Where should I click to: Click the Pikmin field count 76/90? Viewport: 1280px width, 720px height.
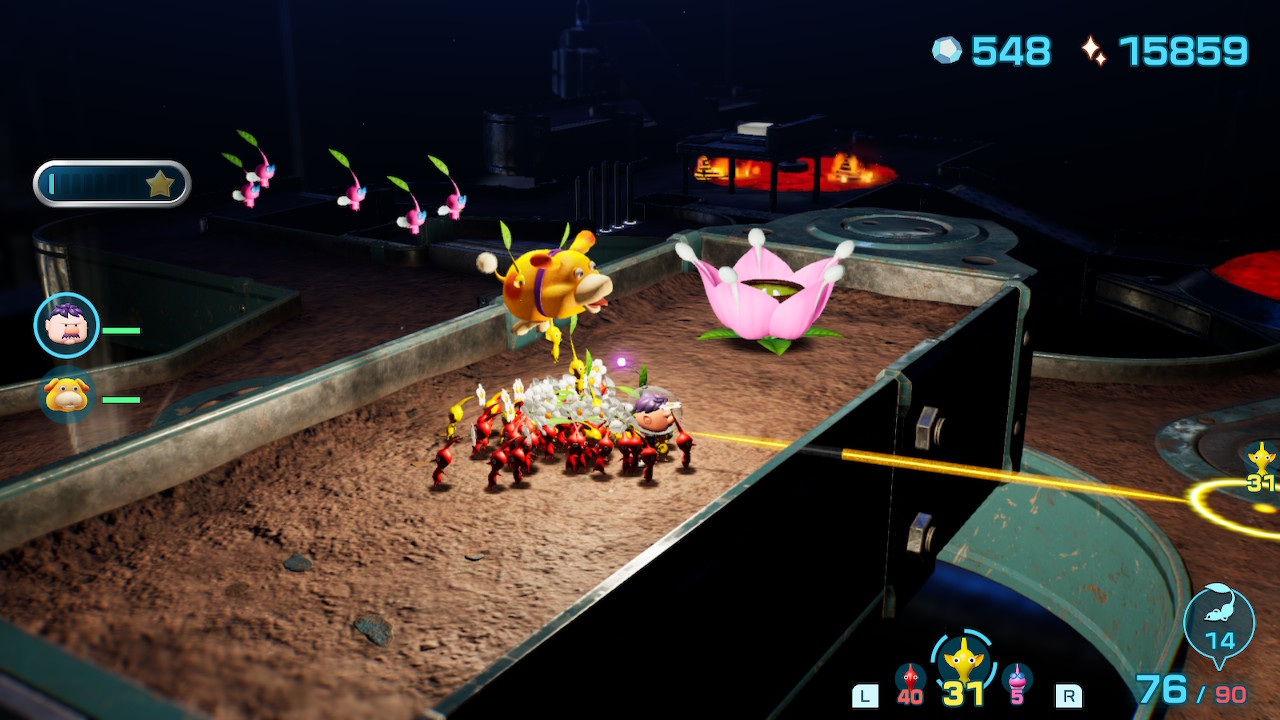tap(1190, 692)
